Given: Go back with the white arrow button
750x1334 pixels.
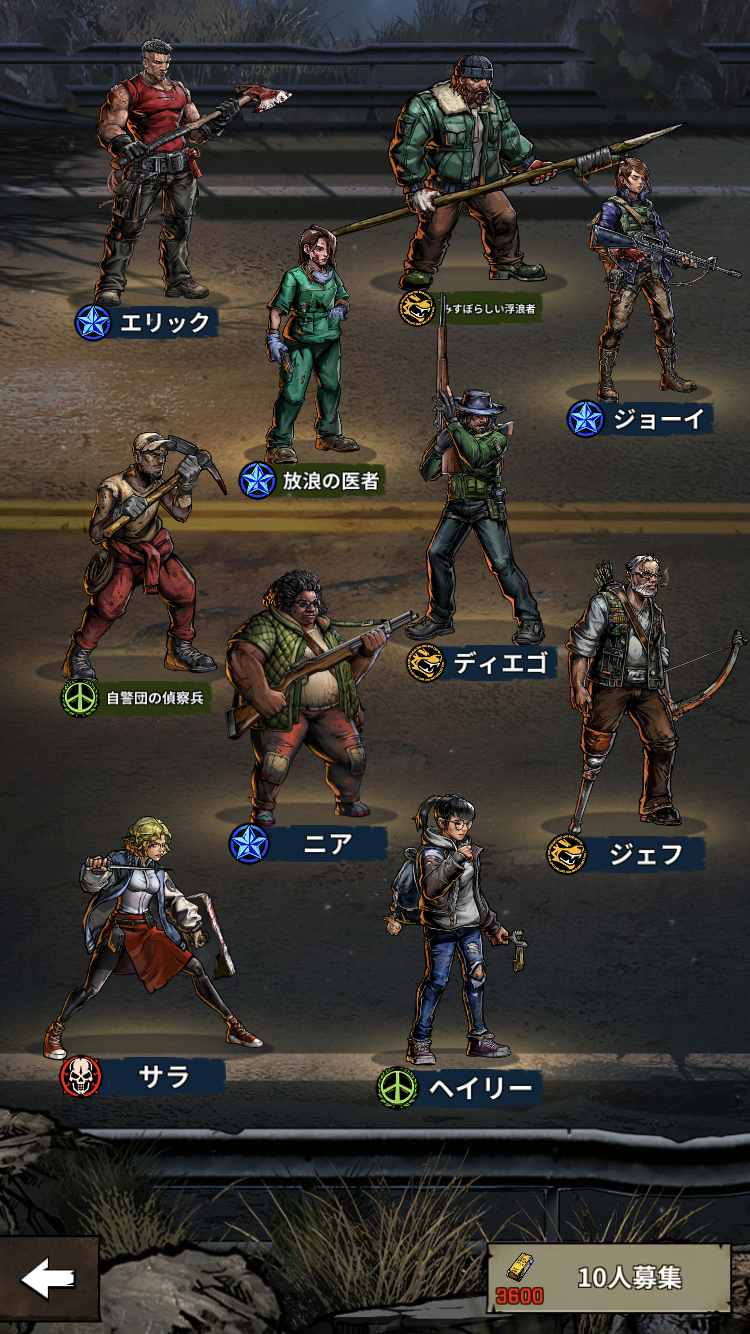Looking at the screenshot, I should tap(48, 1279).
